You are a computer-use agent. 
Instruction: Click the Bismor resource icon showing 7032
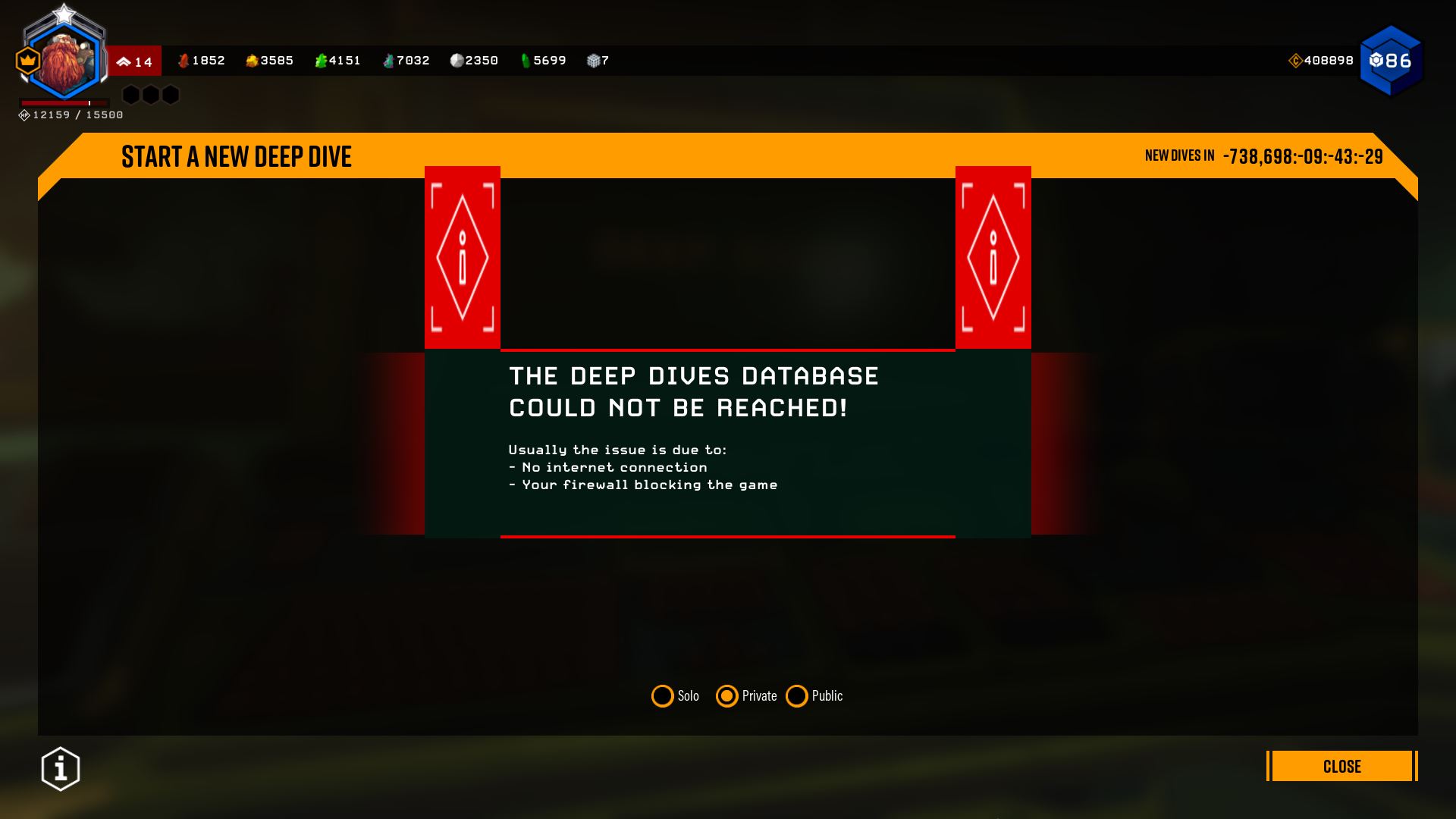click(x=389, y=60)
